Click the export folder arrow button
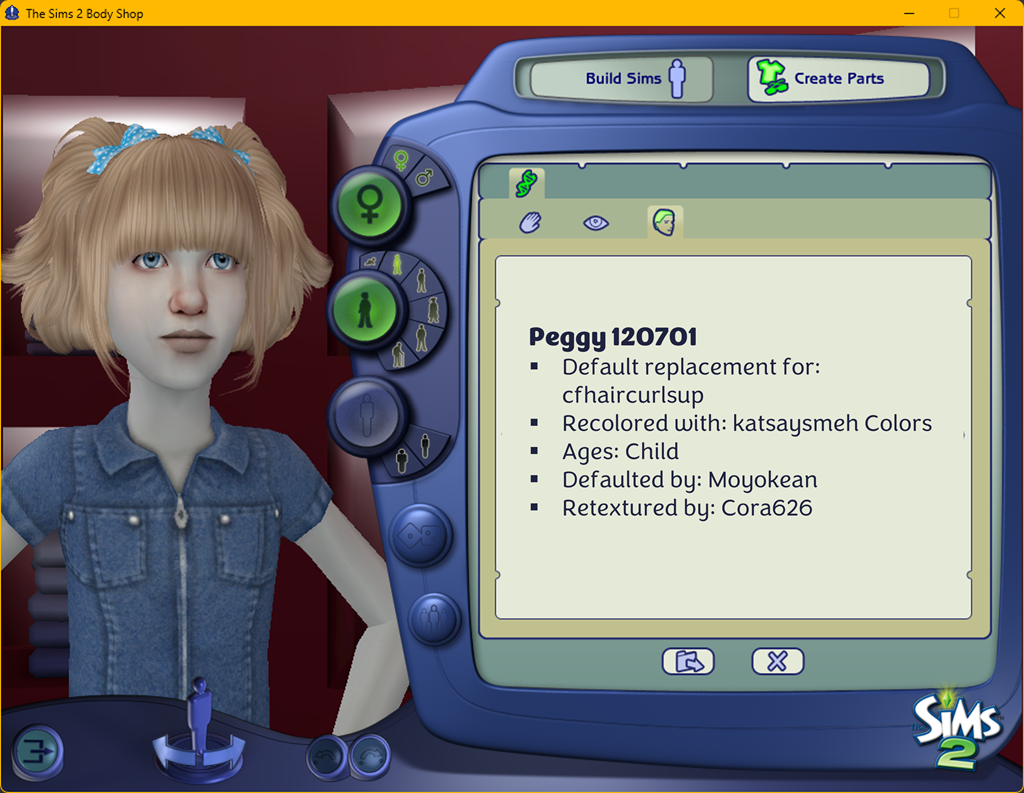This screenshot has height=793, width=1024. (x=688, y=661)
